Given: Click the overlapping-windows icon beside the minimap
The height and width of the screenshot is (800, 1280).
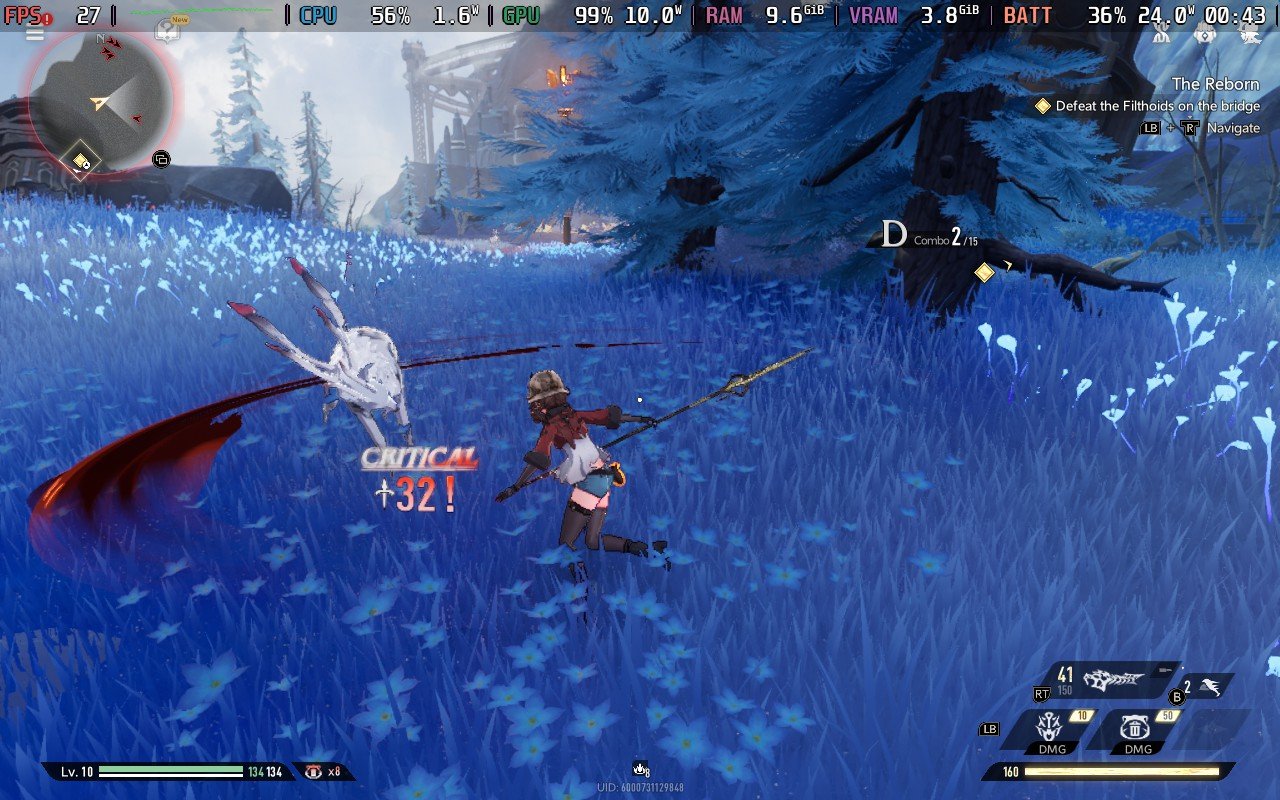Looking at the screenshot, I should 161,159.
